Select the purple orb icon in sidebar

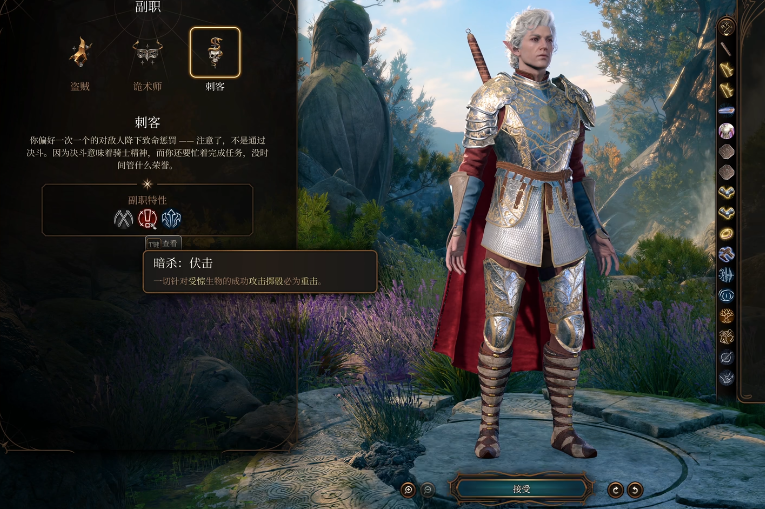727,130
